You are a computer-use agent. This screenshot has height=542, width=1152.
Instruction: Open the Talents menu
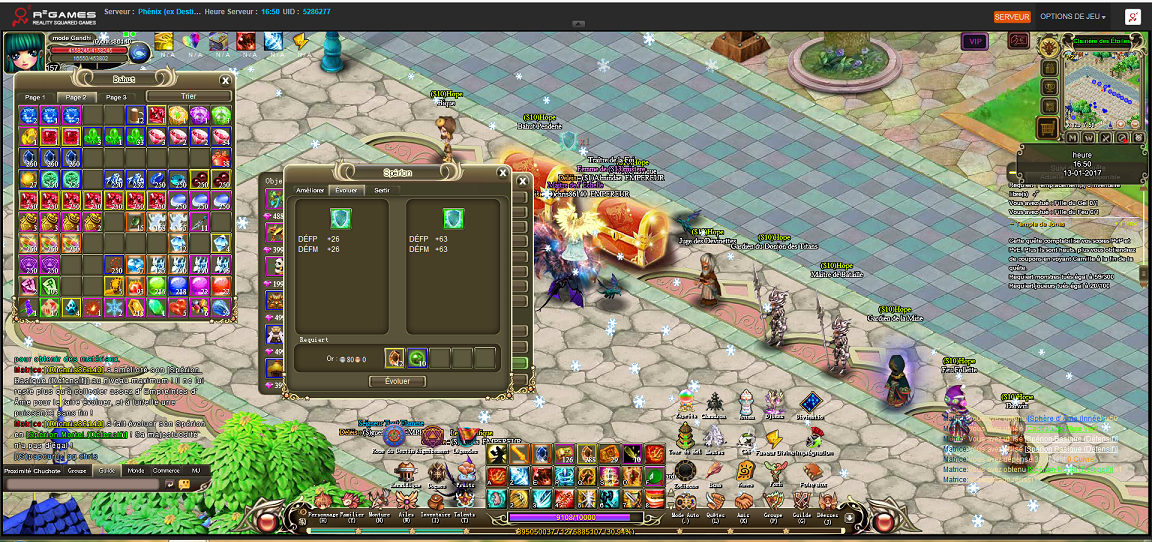tap(464, 516)
